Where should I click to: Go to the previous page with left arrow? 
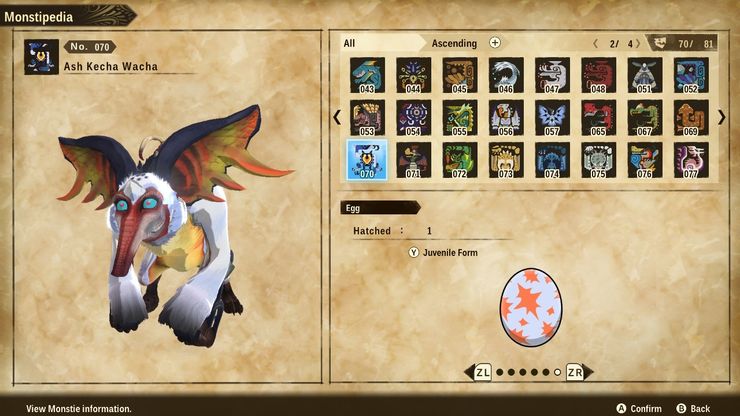pyautogui.click(x=338, y=117)
